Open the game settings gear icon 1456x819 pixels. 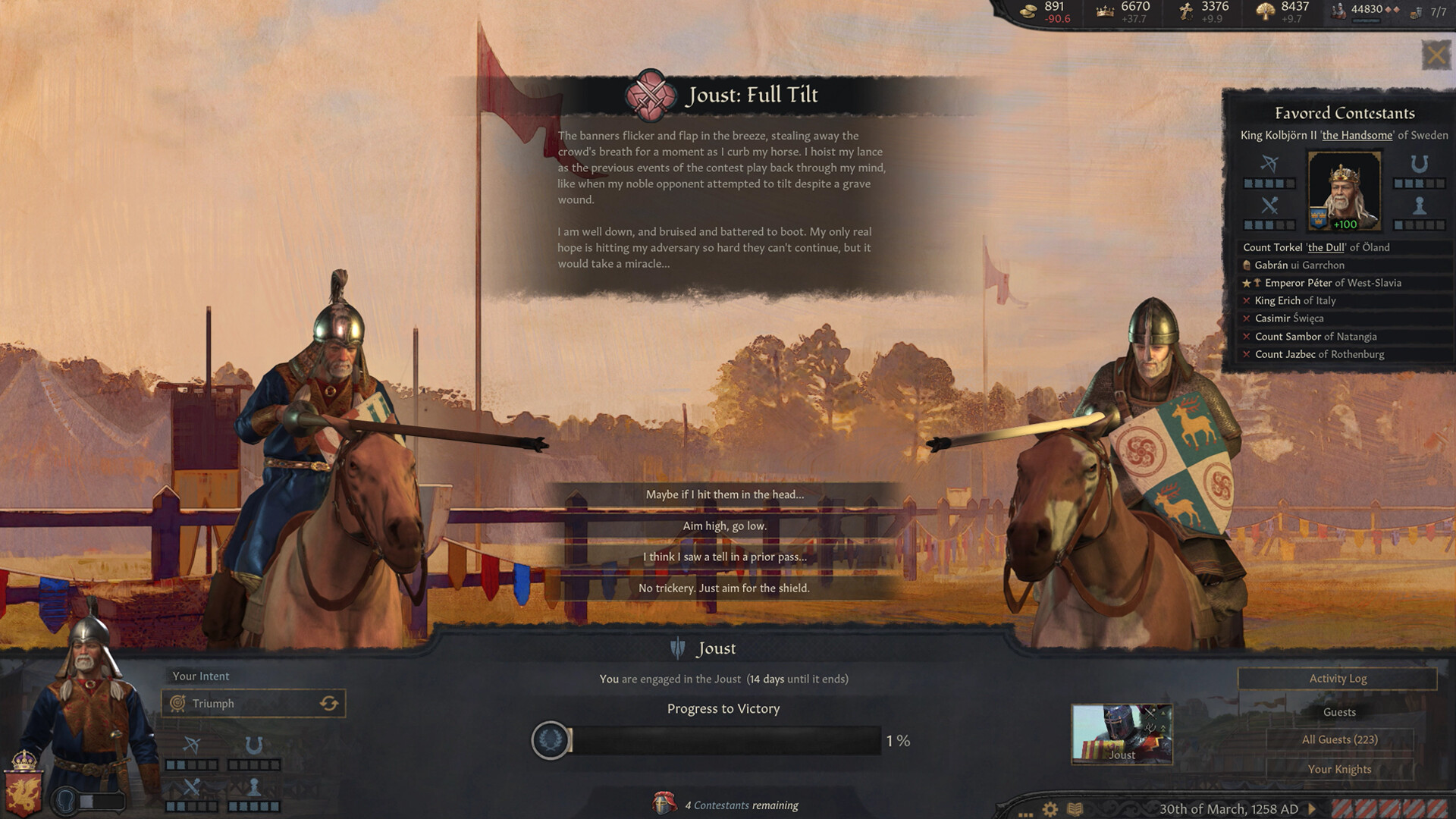(x=1050, y=809)
